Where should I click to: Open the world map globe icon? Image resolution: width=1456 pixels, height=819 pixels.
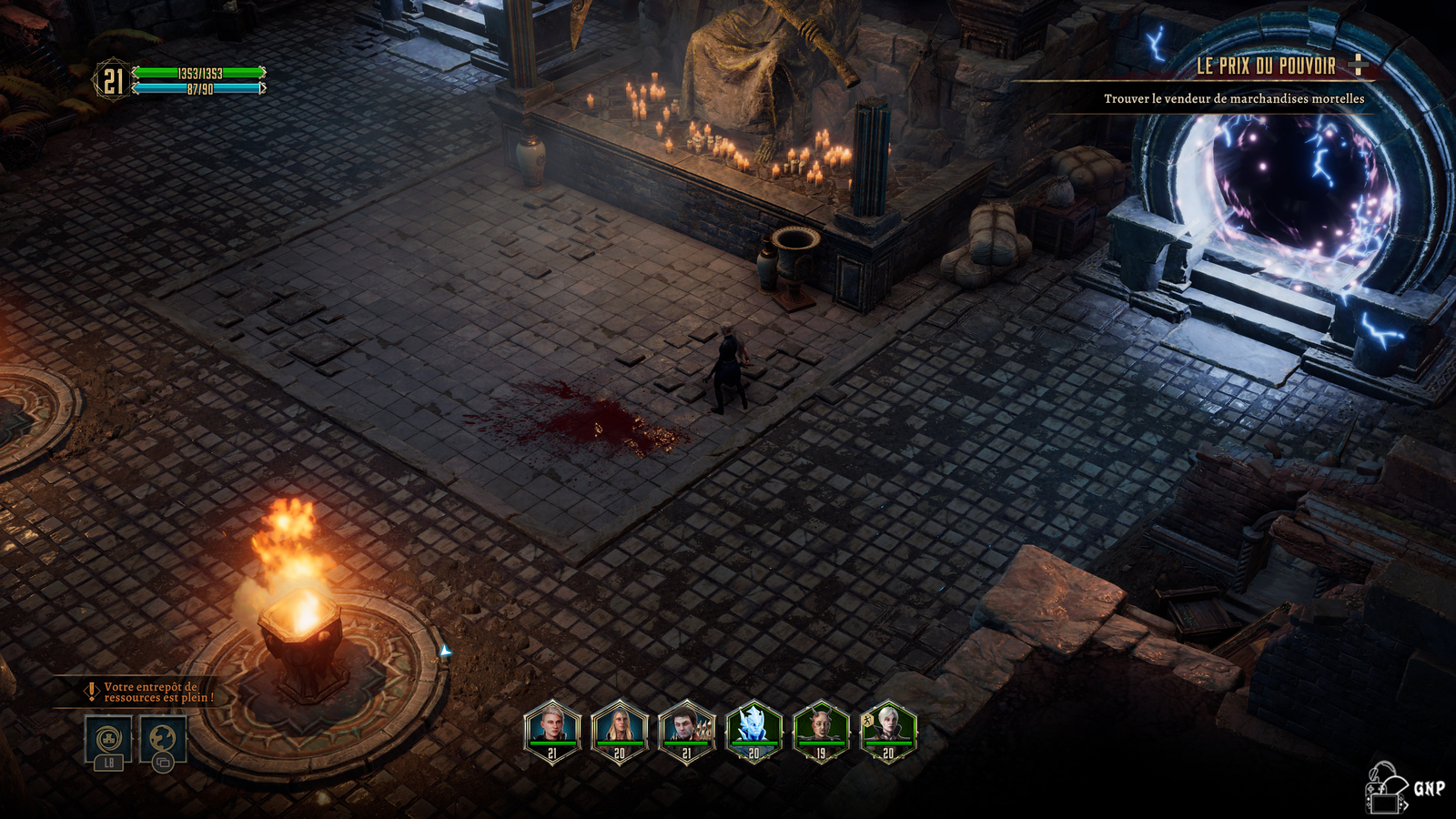[163, 738]
